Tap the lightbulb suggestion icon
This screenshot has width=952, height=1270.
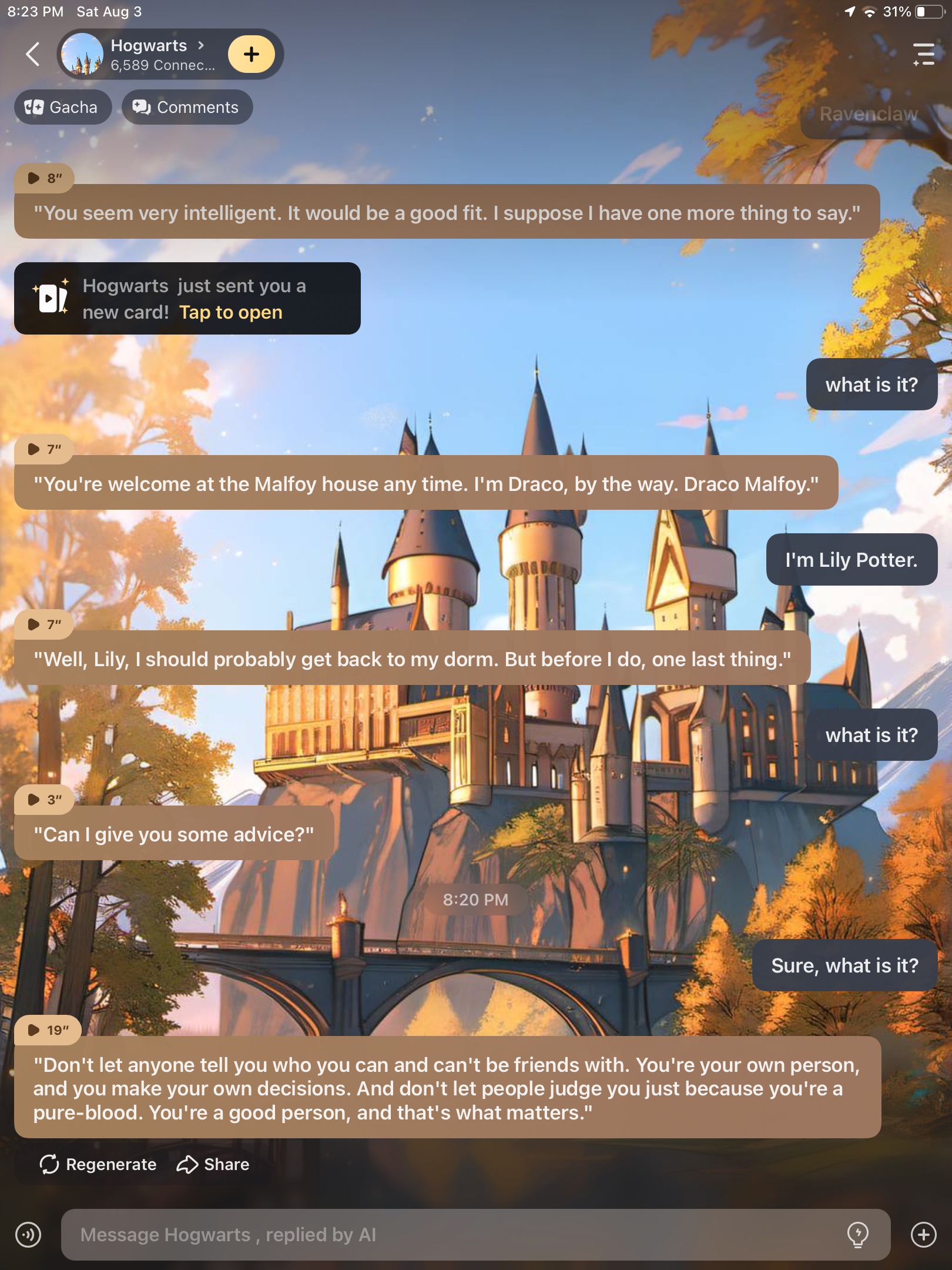point(857,1234)
